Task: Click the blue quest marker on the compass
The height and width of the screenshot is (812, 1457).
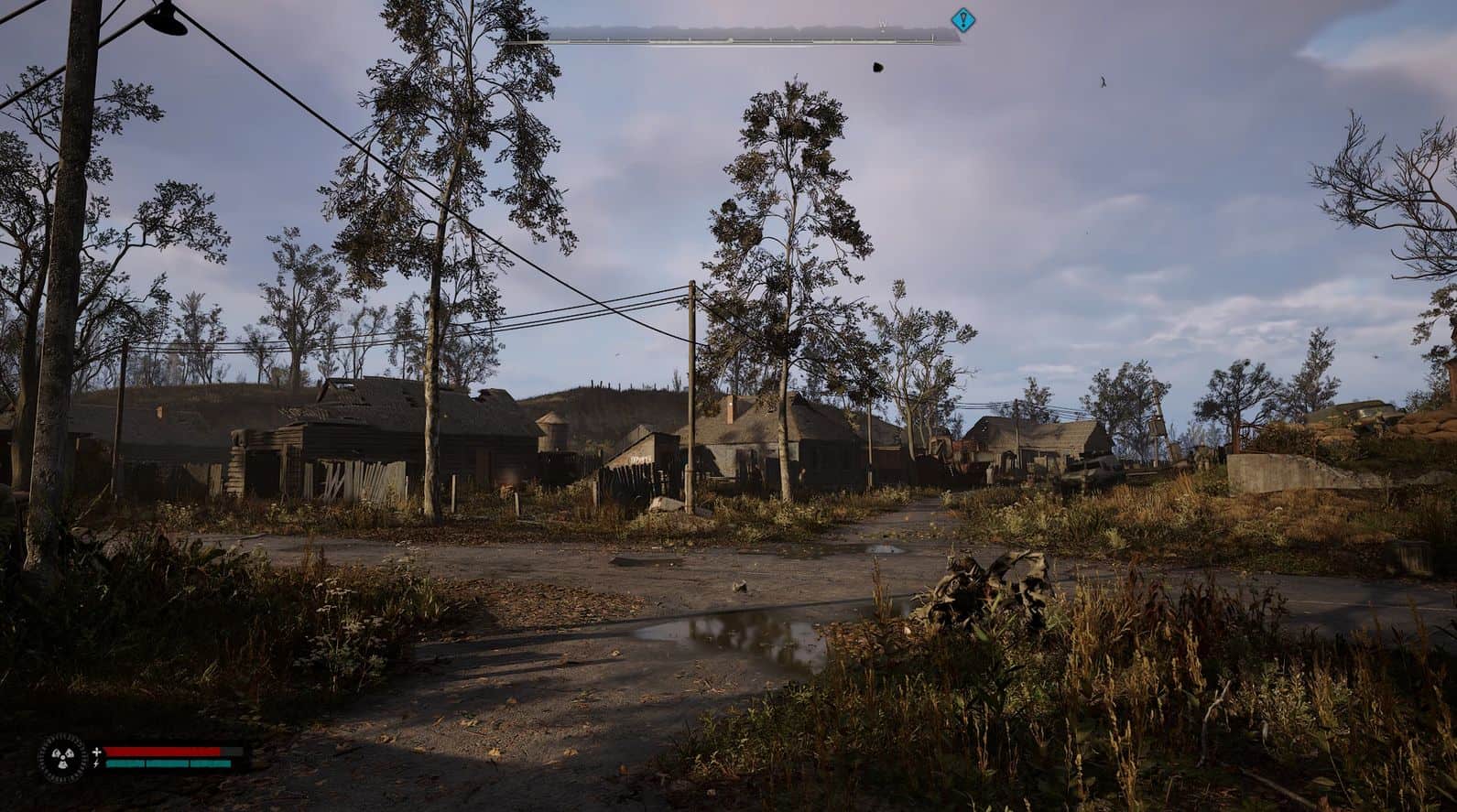Action: coord(962,19)
